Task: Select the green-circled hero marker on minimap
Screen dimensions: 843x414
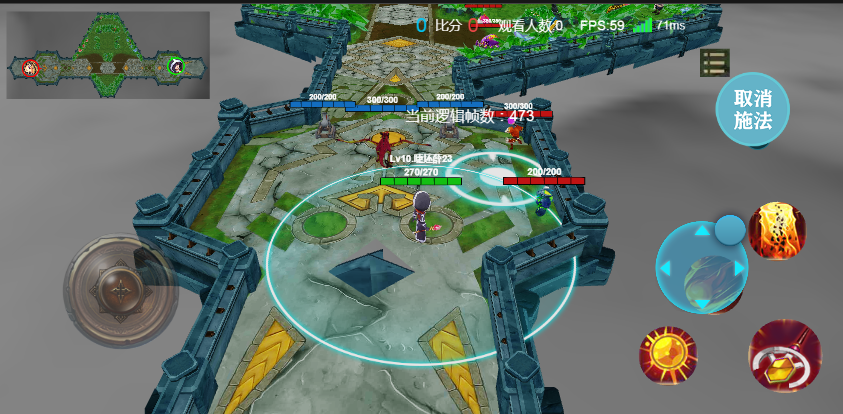Action: 177,67
